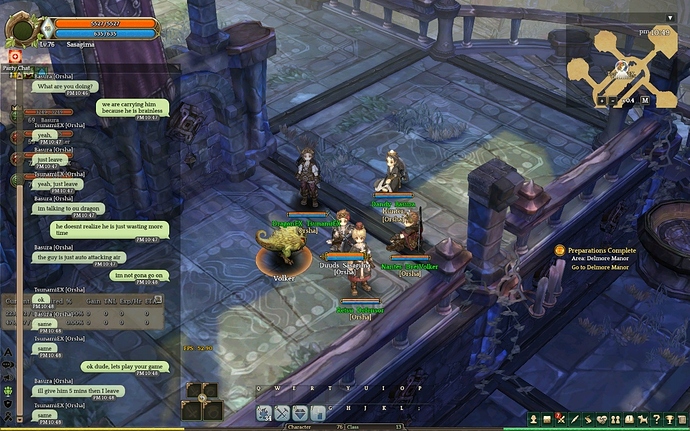Click the minimap display

point(622,63)
